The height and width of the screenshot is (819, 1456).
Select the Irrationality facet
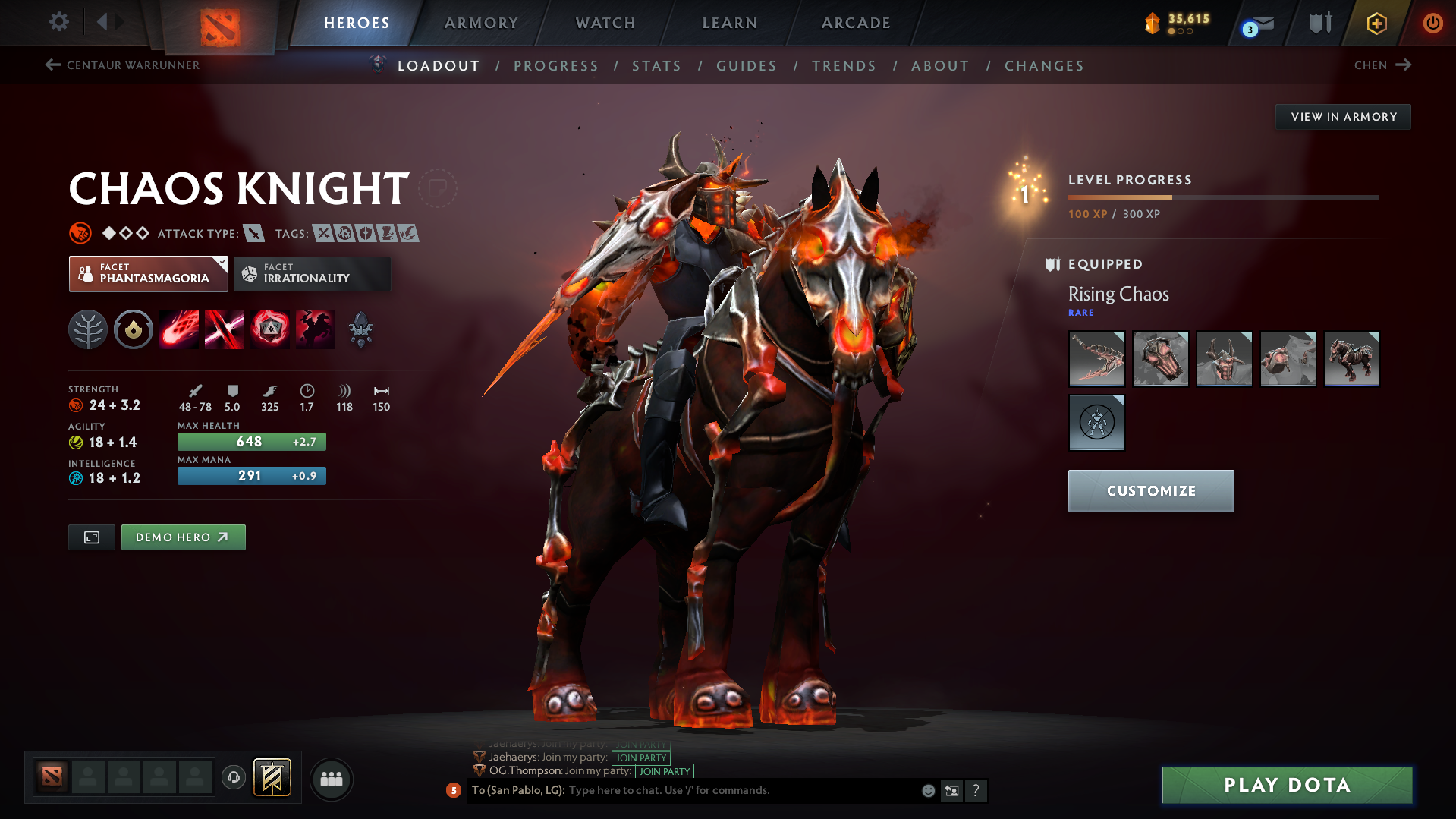[312, 273]
